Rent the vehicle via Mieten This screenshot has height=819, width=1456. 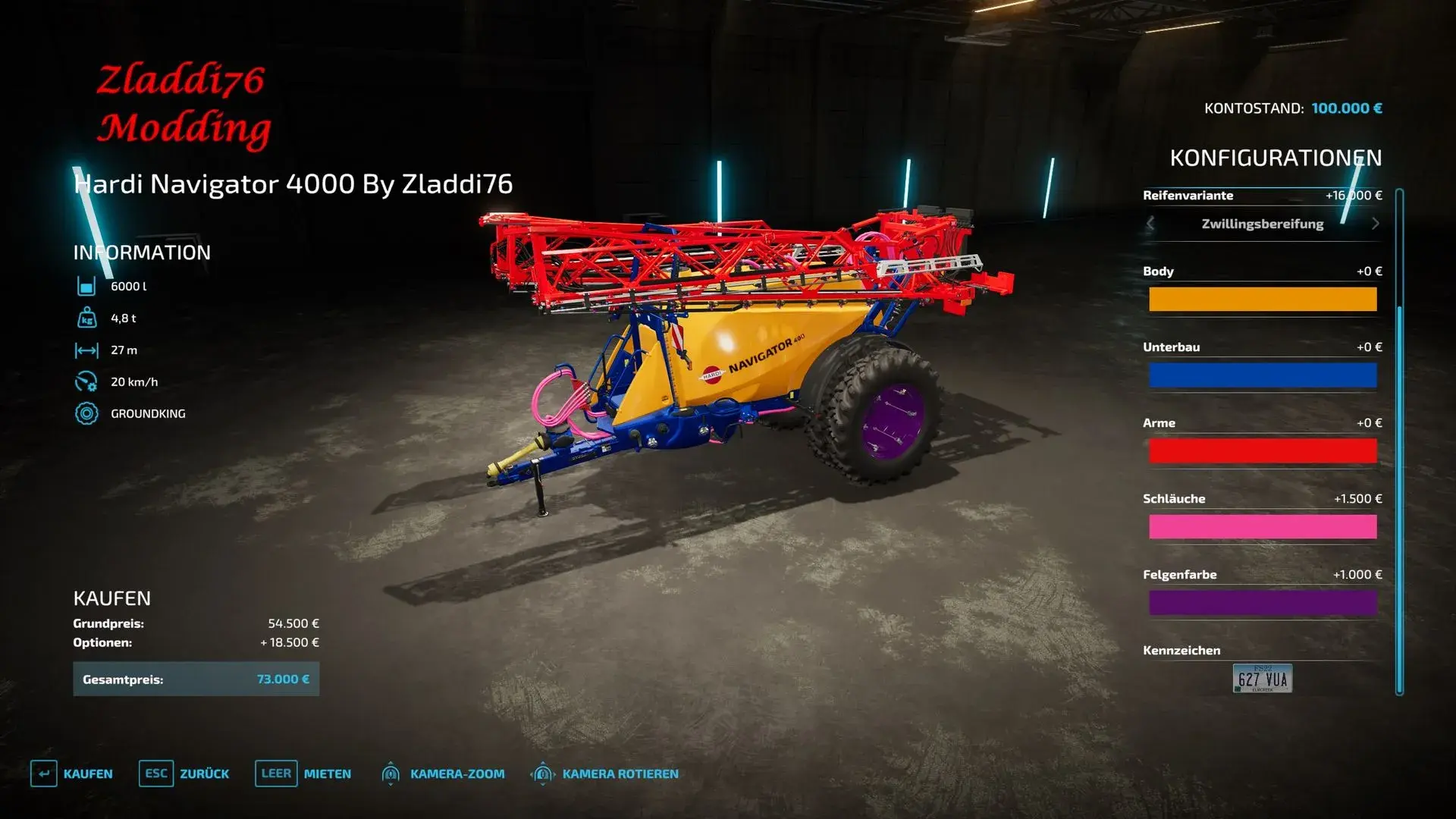[303, 773]
